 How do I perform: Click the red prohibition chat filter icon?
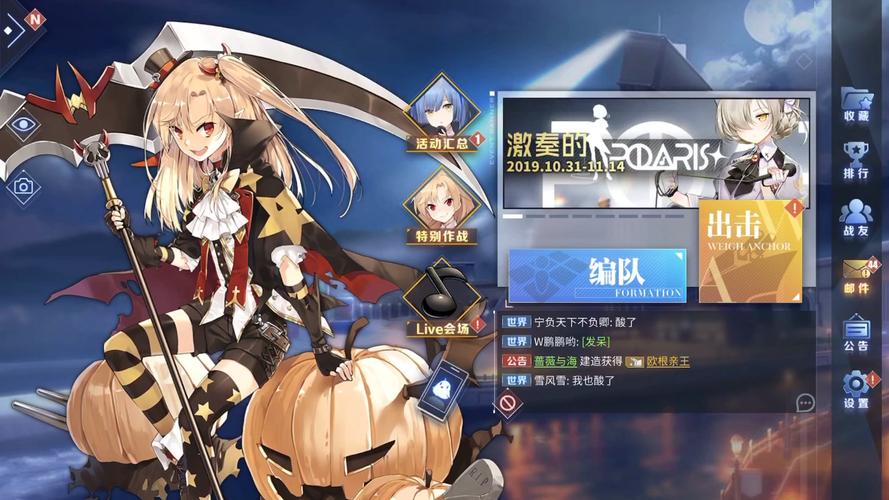(508, 403)
